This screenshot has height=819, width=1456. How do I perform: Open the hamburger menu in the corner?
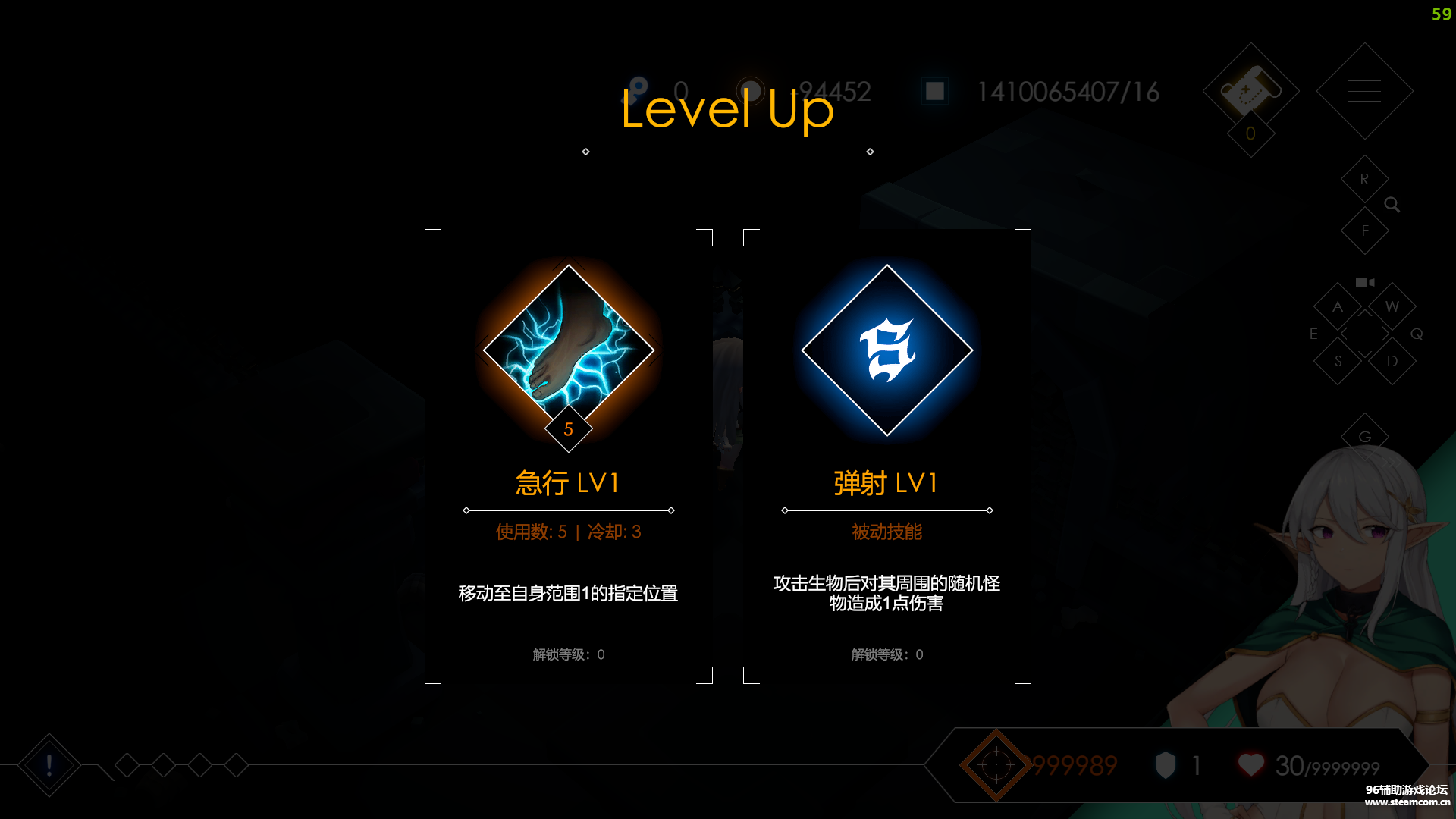coord(1364,91)
